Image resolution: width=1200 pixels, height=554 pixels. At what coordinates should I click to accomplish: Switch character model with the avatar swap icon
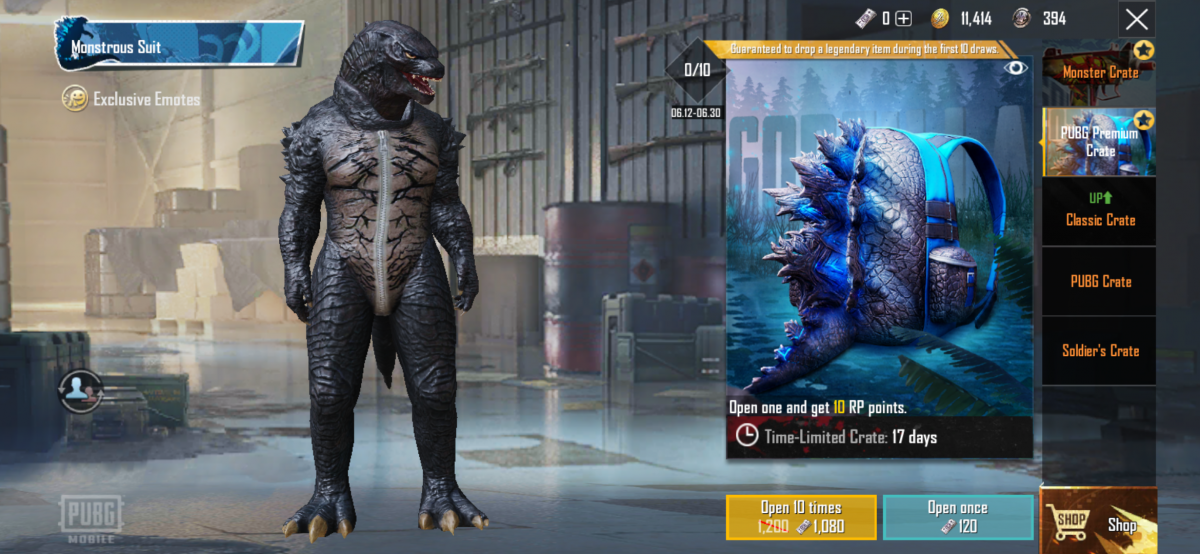80,392
